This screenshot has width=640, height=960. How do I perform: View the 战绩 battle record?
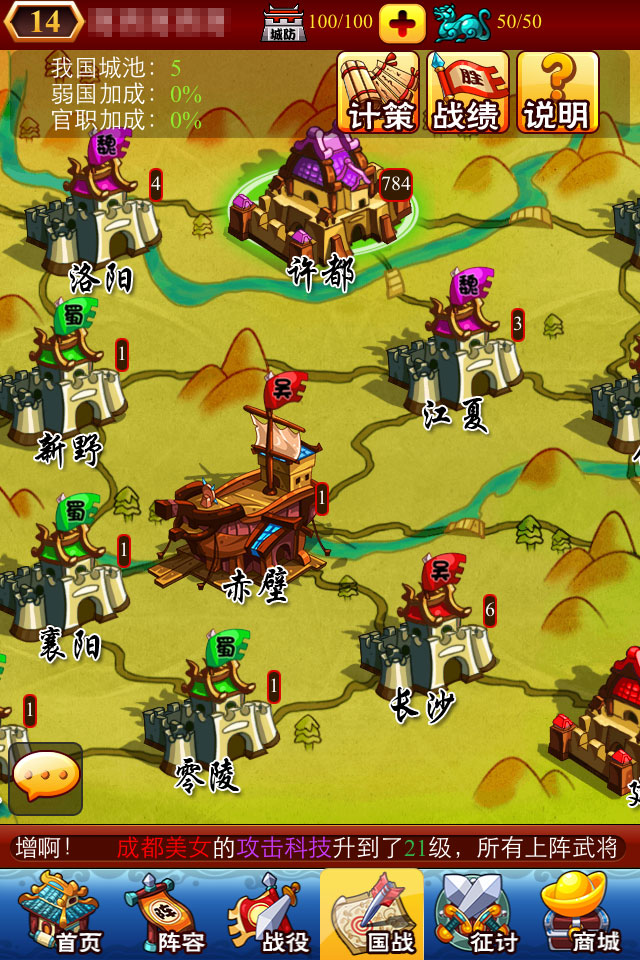click(467, 92)
